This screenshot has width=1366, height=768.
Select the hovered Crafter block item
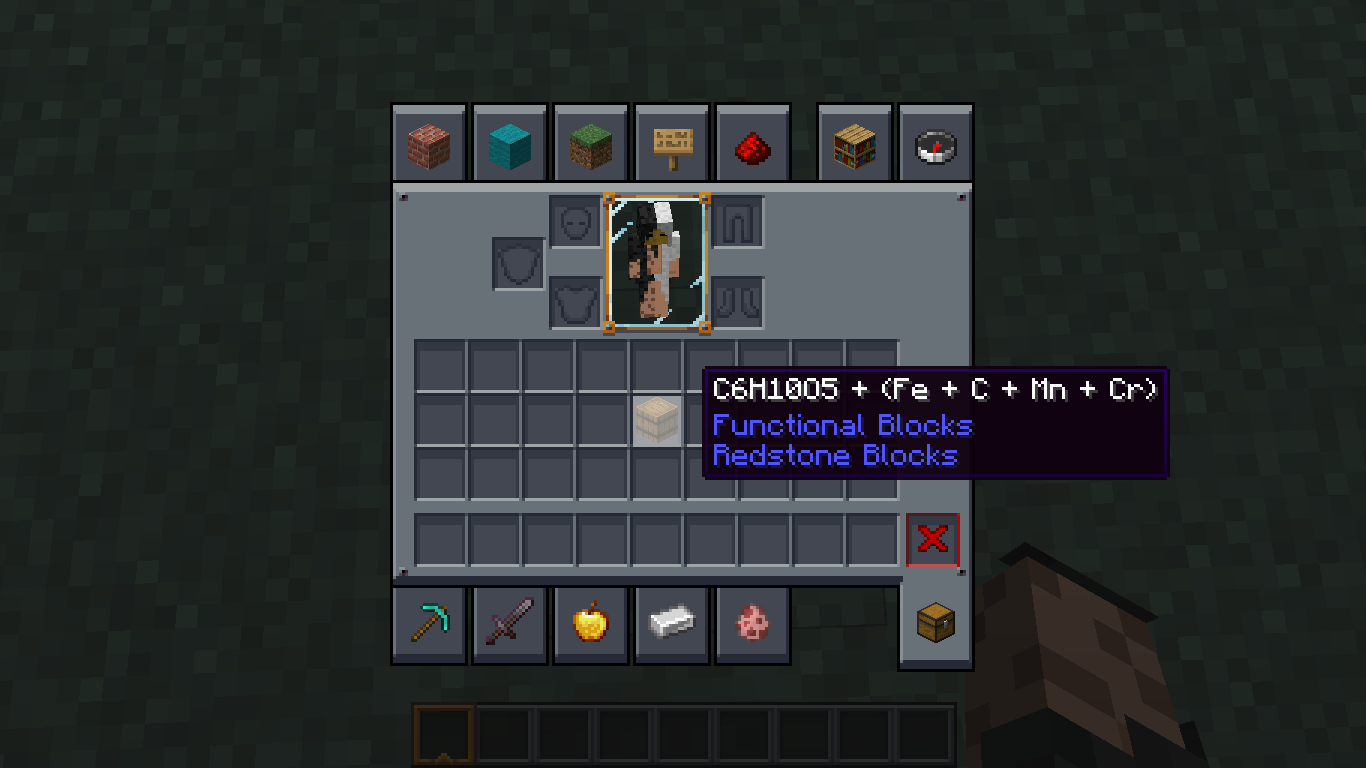658,419
